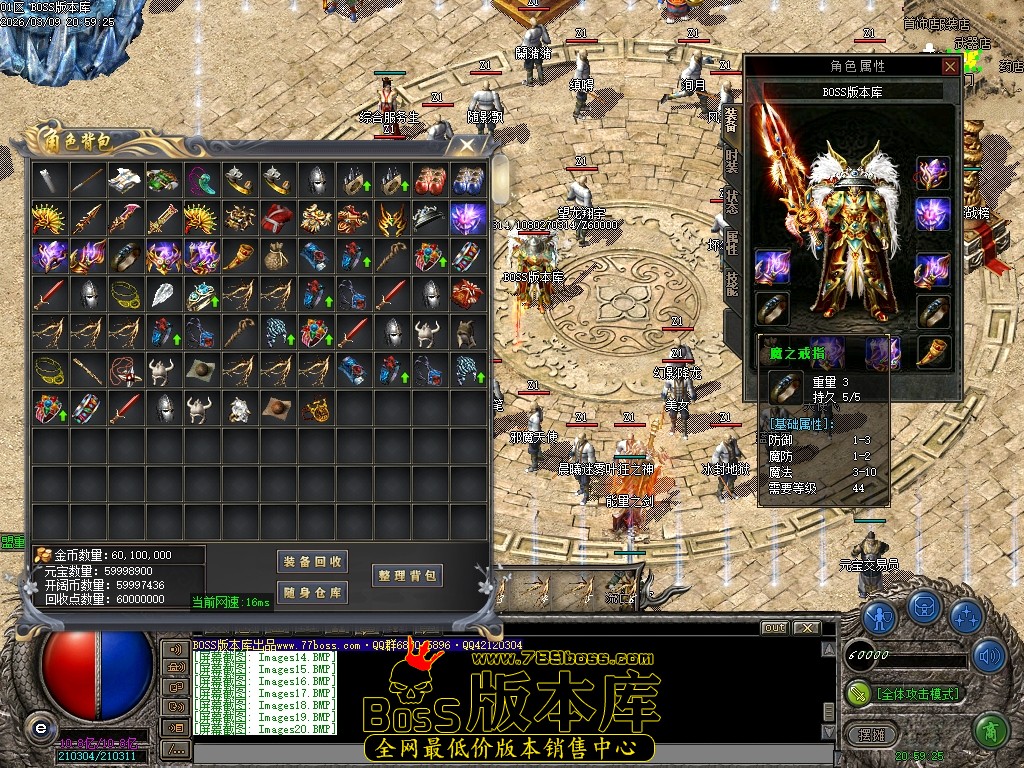Open the green 商 shop button

tap(989, 731)
